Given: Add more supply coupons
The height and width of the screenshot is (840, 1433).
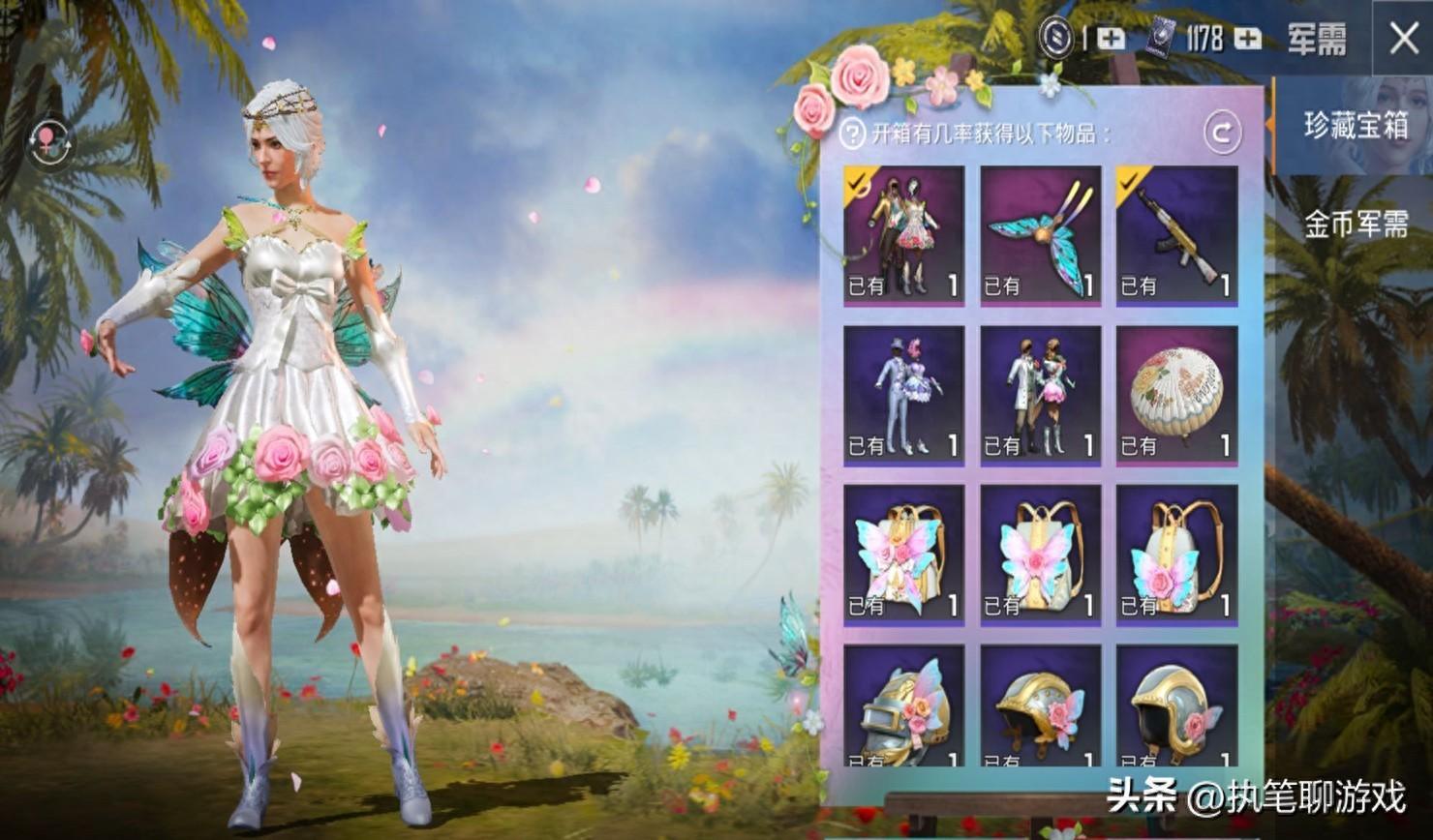Looking at the screenshot, I should 1248,39.
